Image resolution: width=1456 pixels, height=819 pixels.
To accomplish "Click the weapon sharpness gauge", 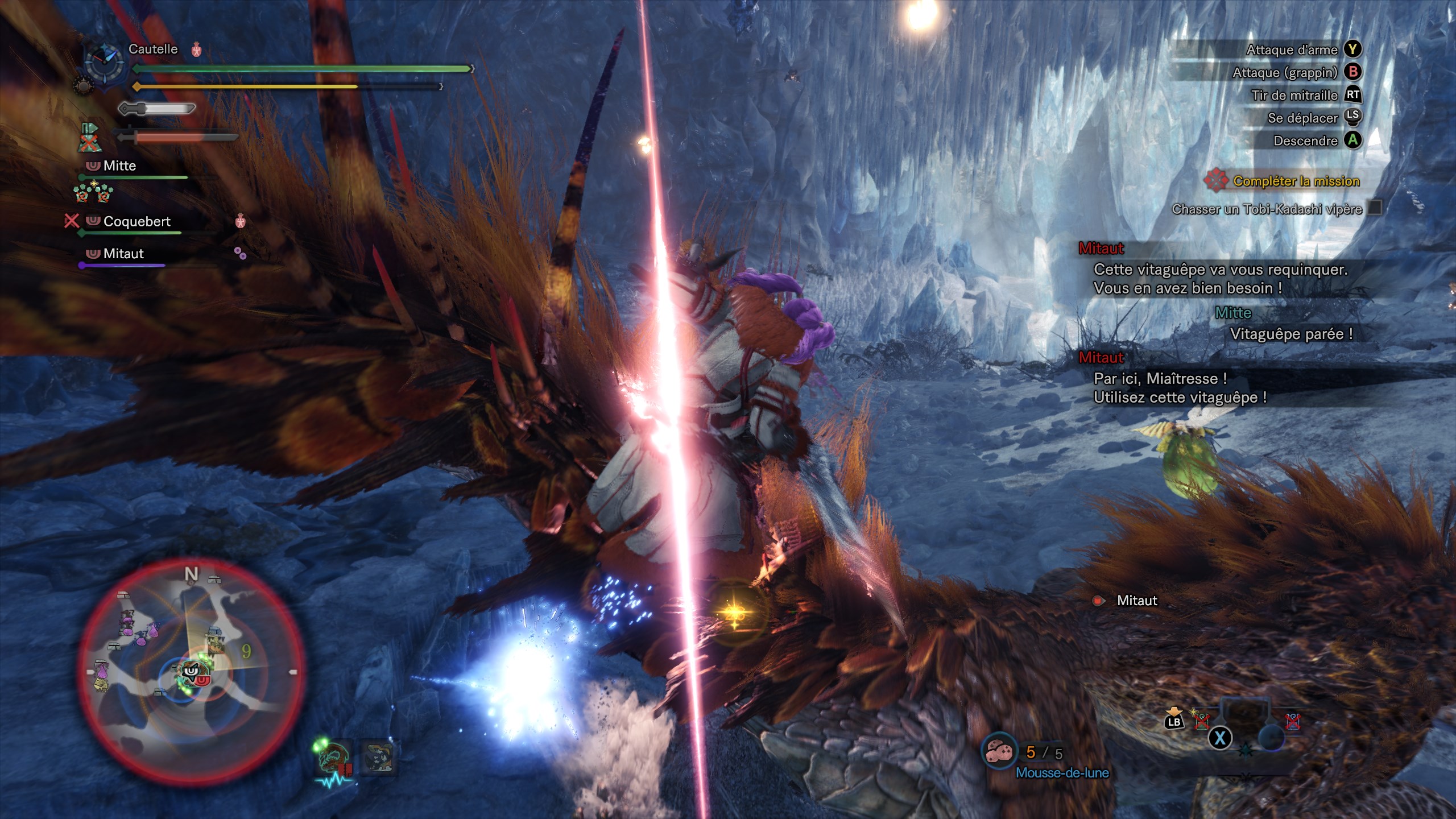I will tap(157, 108).
